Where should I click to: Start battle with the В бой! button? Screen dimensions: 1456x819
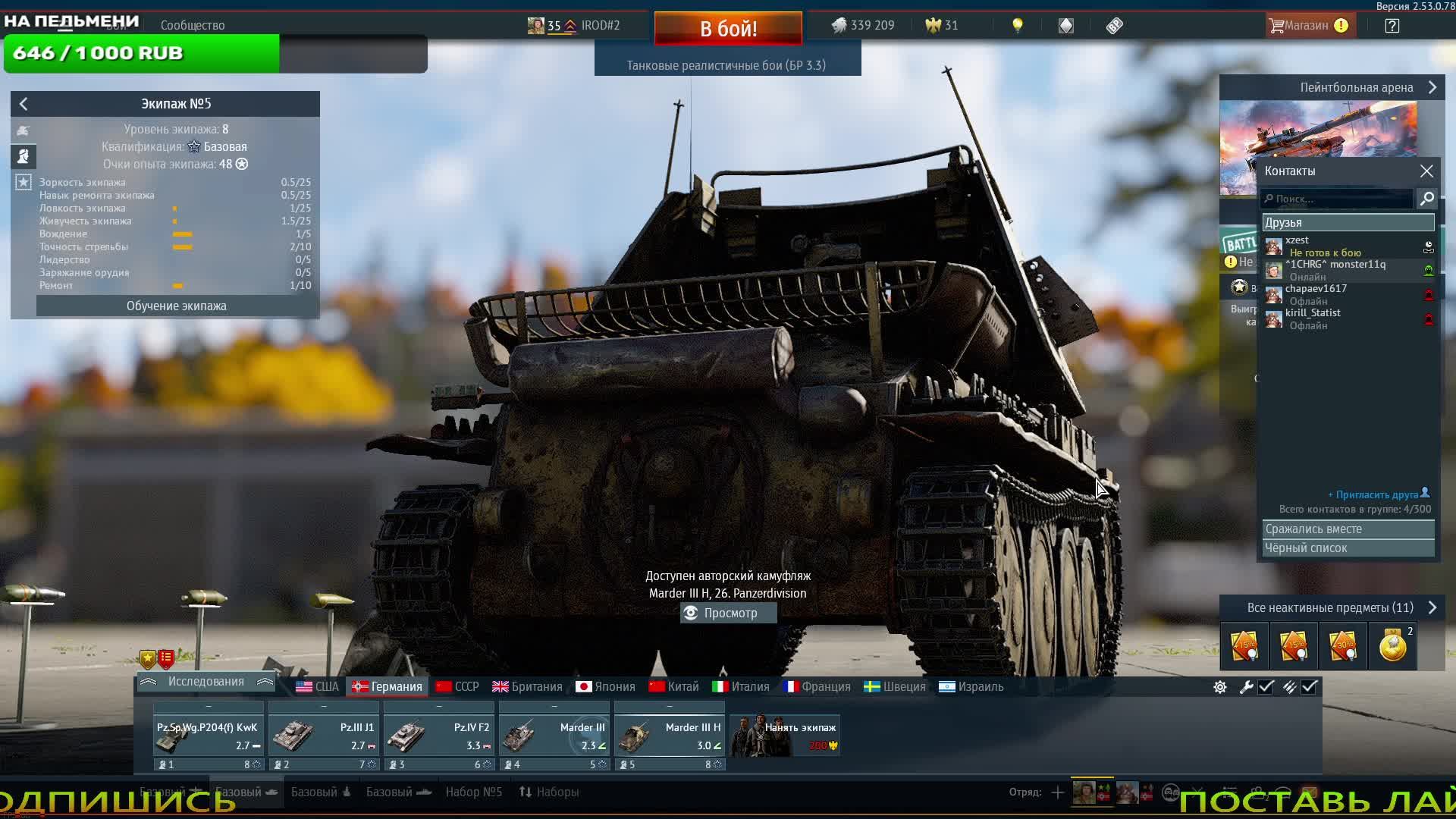[x=728, y=29]
